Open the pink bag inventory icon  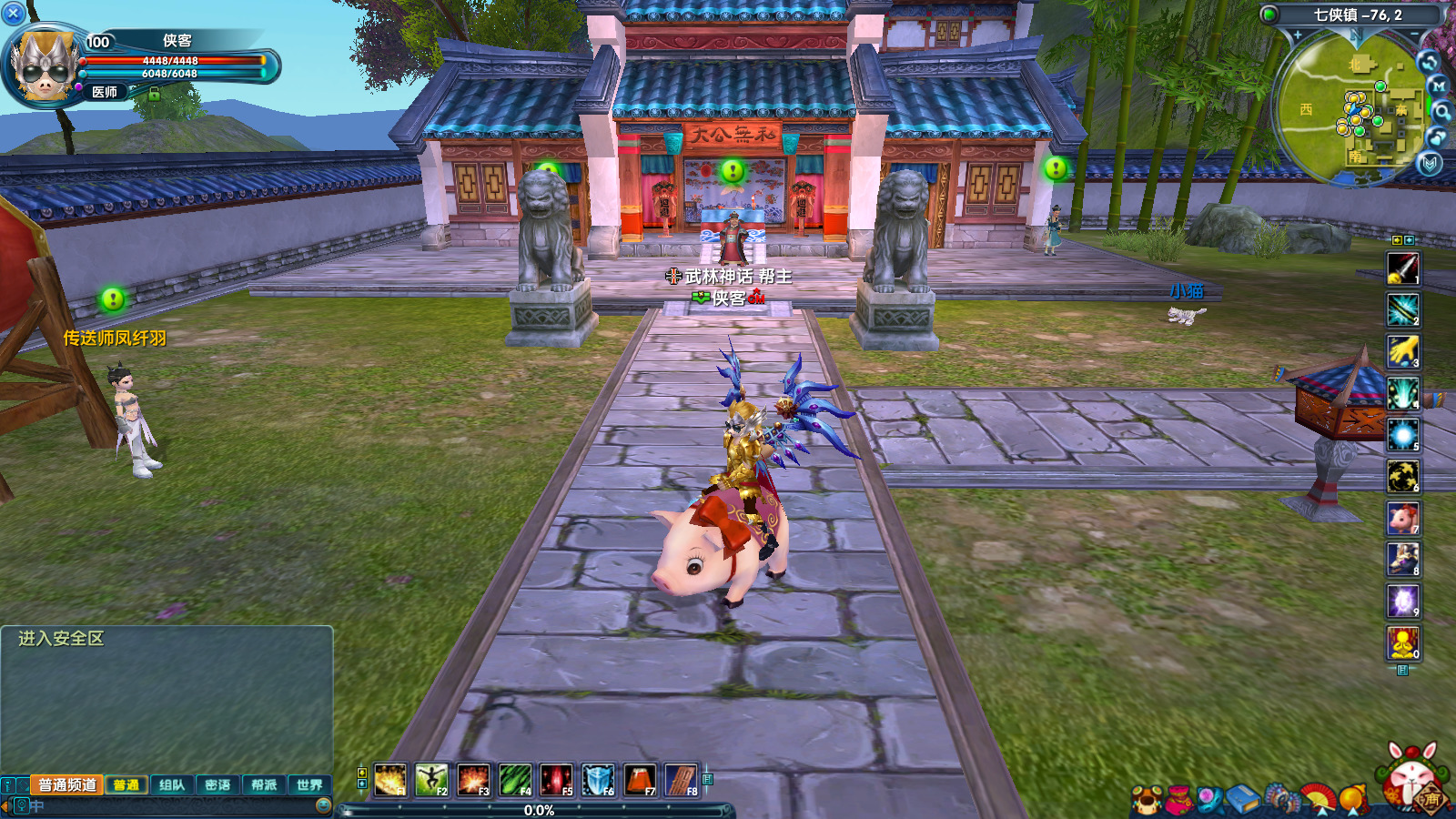point(1178,799)
